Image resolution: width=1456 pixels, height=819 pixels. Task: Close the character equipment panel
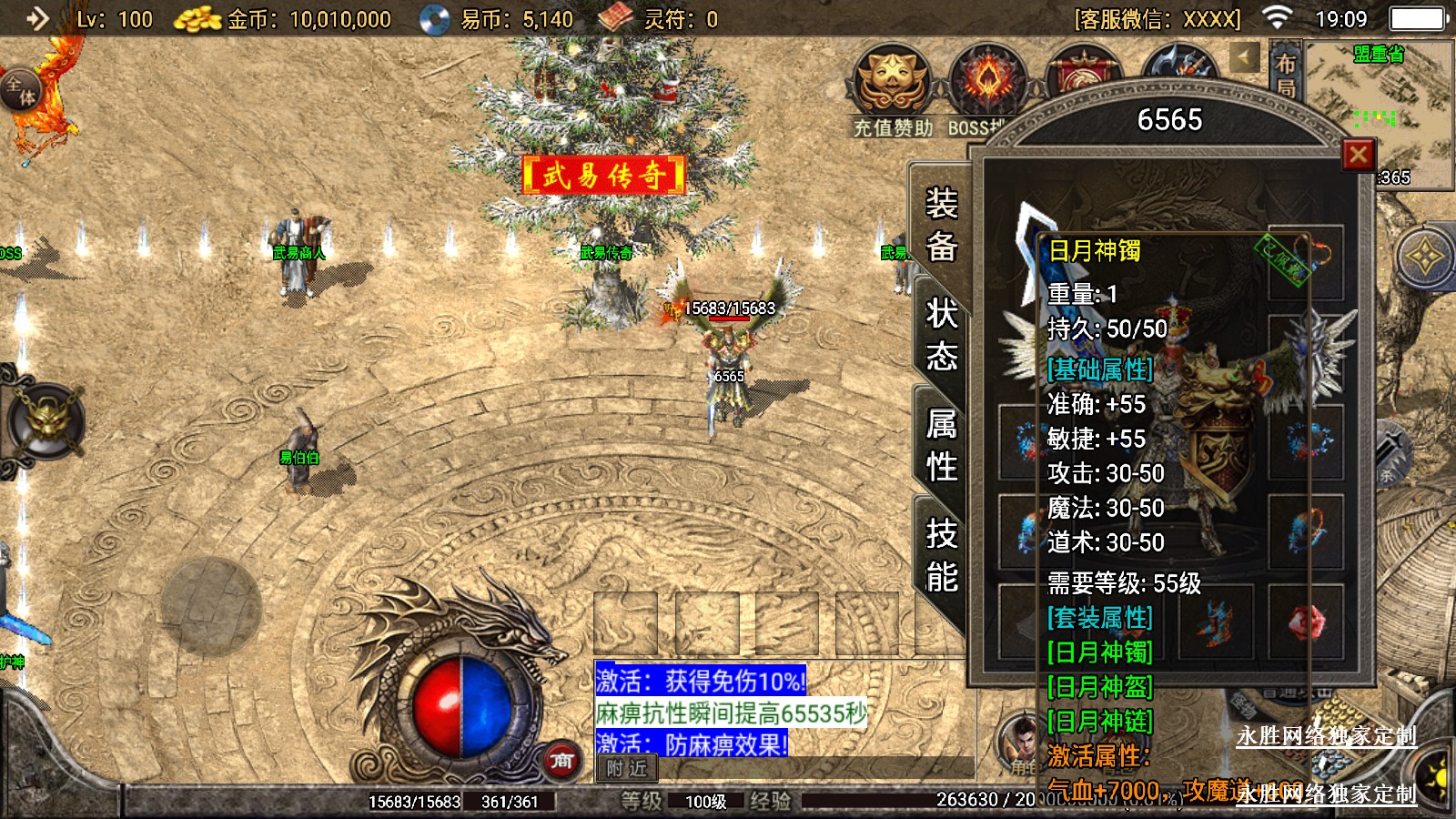(x=1358, y=156)
